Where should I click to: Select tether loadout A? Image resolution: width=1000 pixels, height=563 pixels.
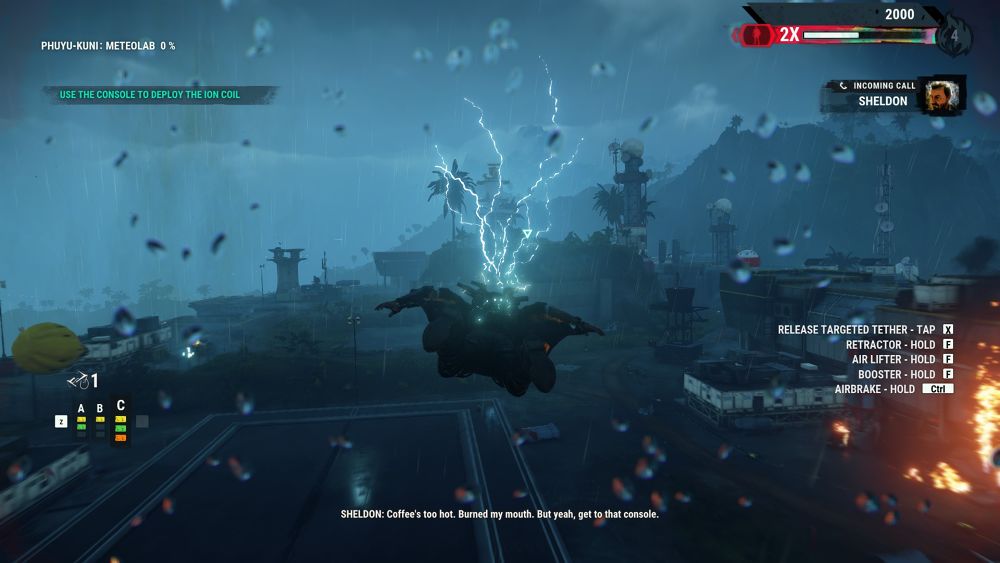click(x=83, y=413)
